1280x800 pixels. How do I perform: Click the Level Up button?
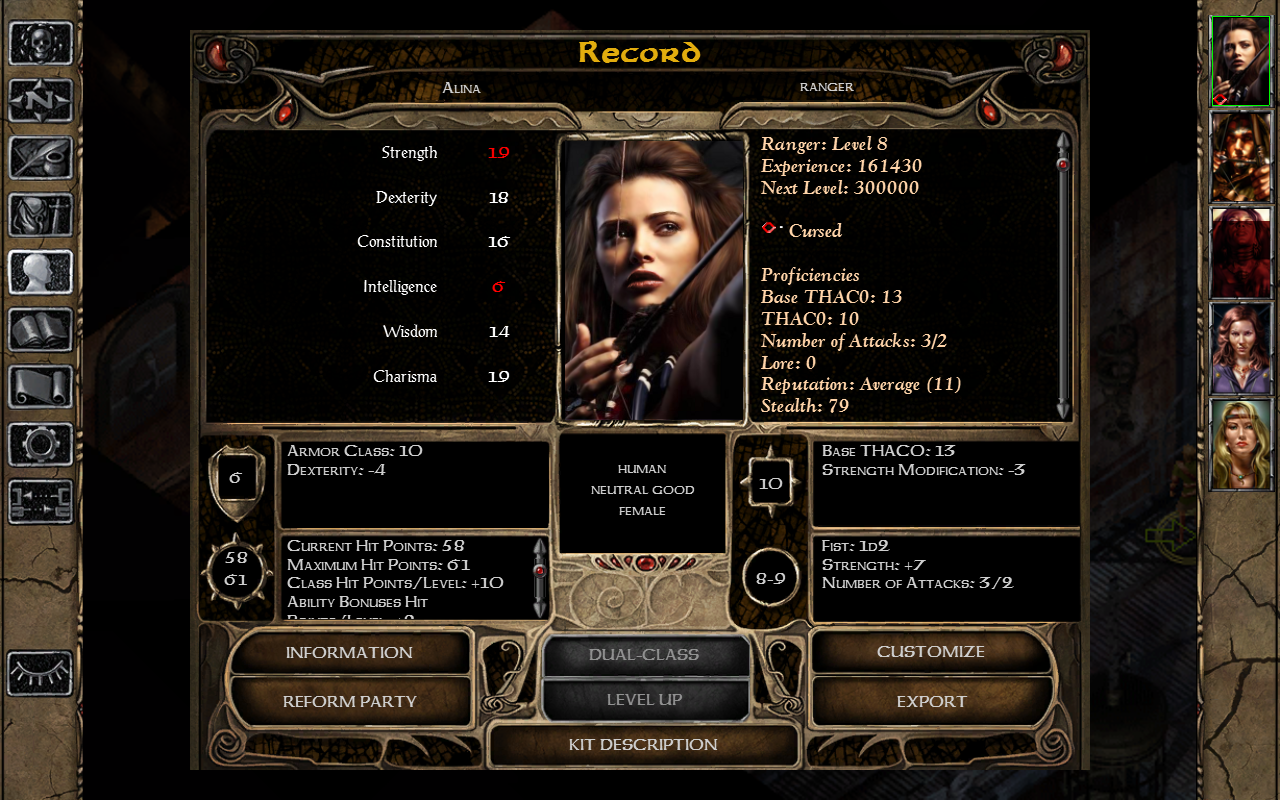click(644, 700)
